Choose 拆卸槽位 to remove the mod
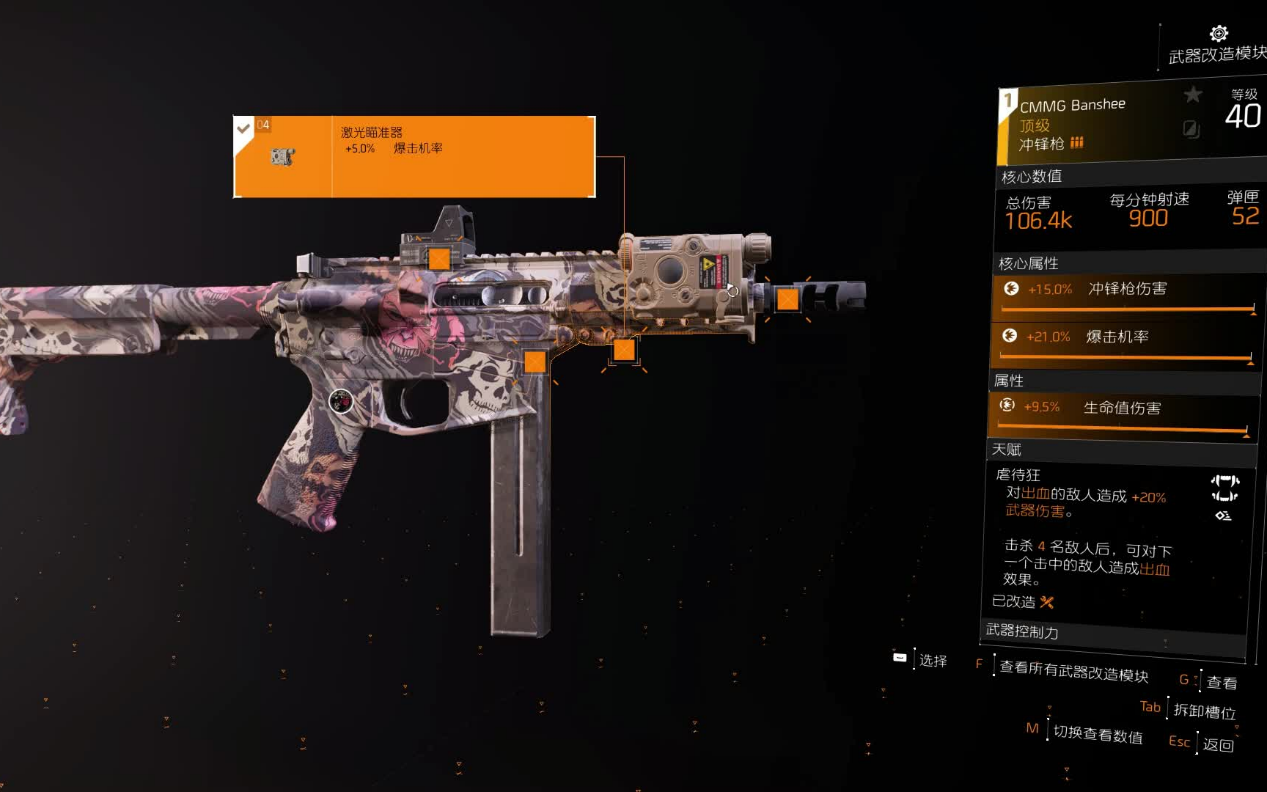The height and width of the screenshot is (792, 1267). click(x=1206, y=712)
